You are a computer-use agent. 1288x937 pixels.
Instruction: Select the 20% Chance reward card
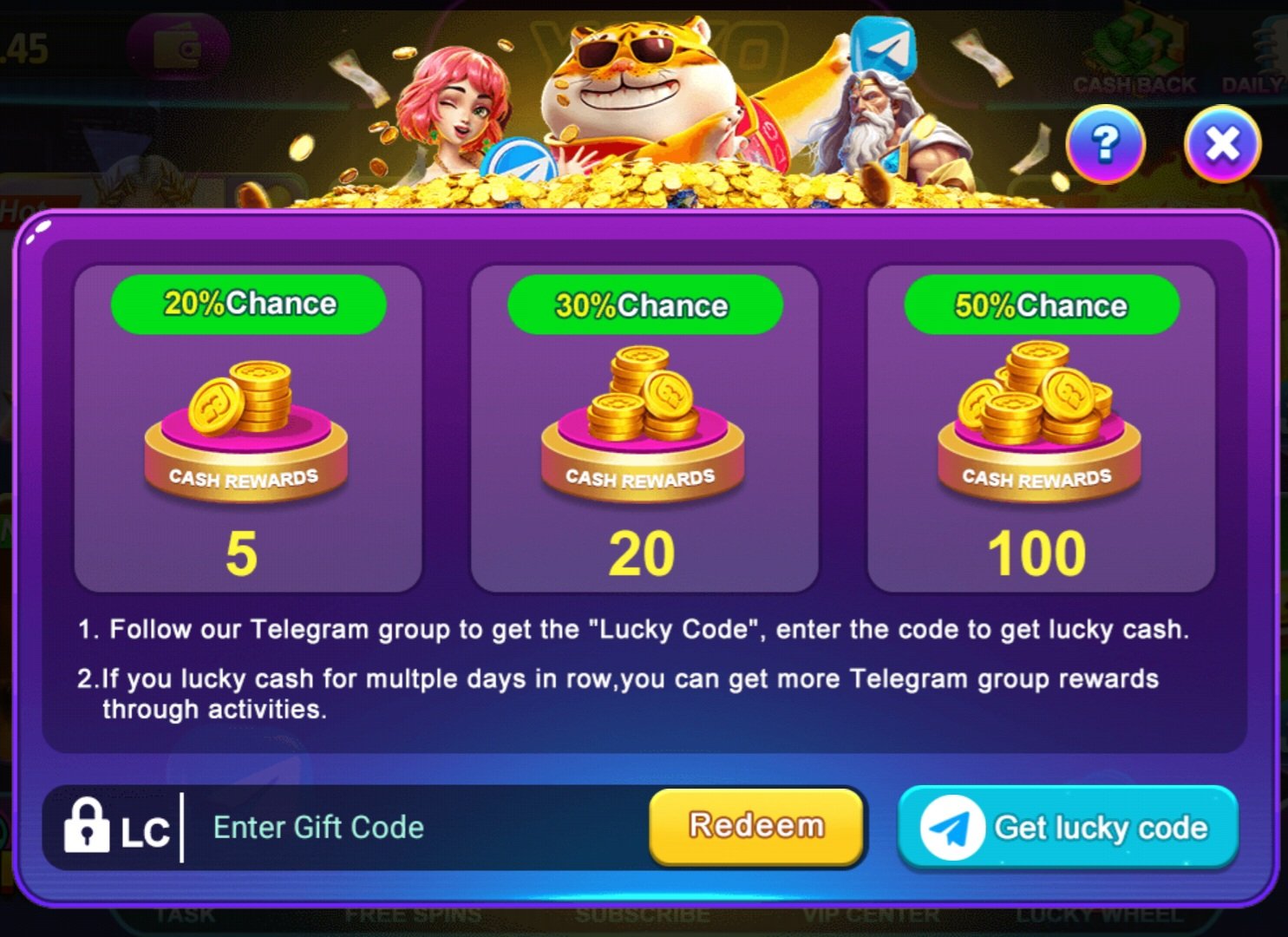point(248,429)
